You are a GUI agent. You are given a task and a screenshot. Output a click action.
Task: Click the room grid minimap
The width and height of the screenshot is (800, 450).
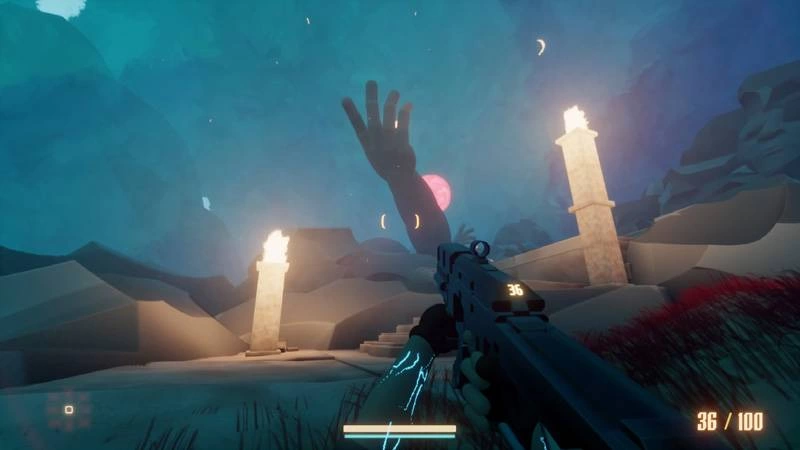68,409
